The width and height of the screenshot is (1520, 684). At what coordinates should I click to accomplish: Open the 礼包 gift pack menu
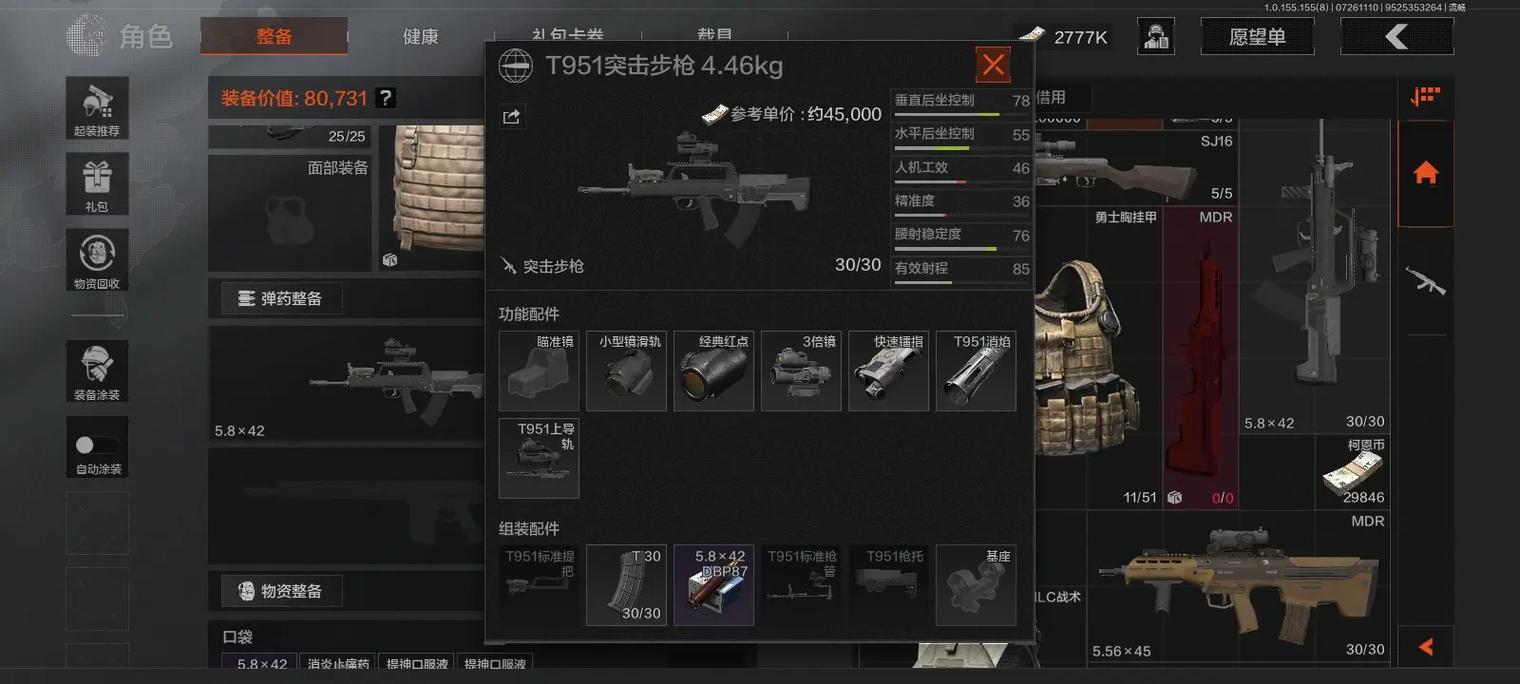click(97, 184)
